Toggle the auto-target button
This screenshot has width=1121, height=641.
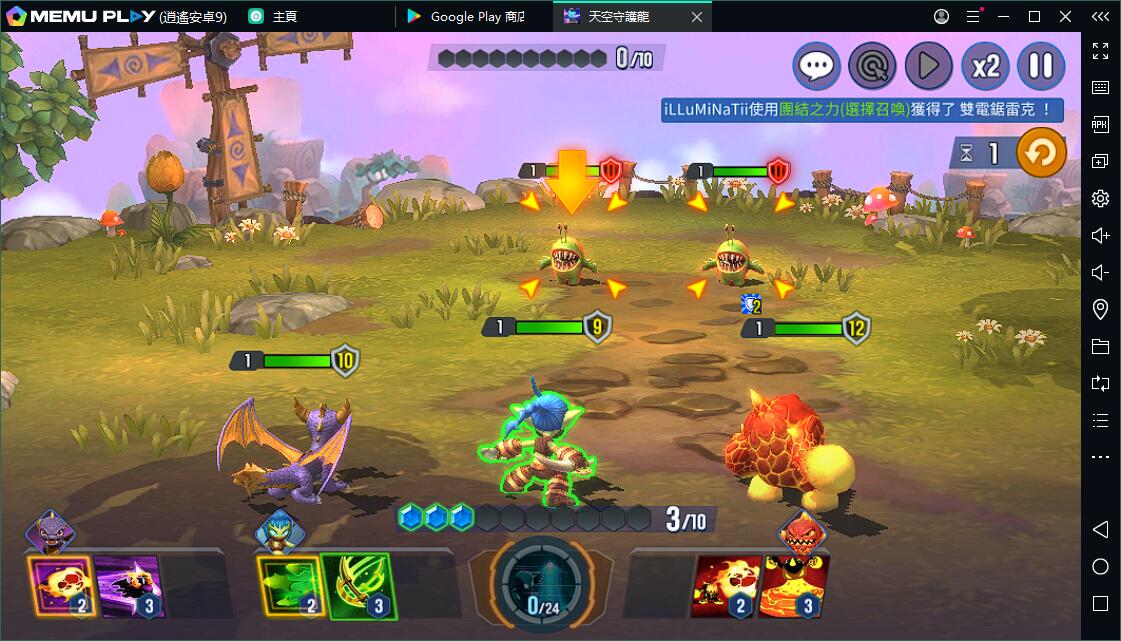coord(872,66)
